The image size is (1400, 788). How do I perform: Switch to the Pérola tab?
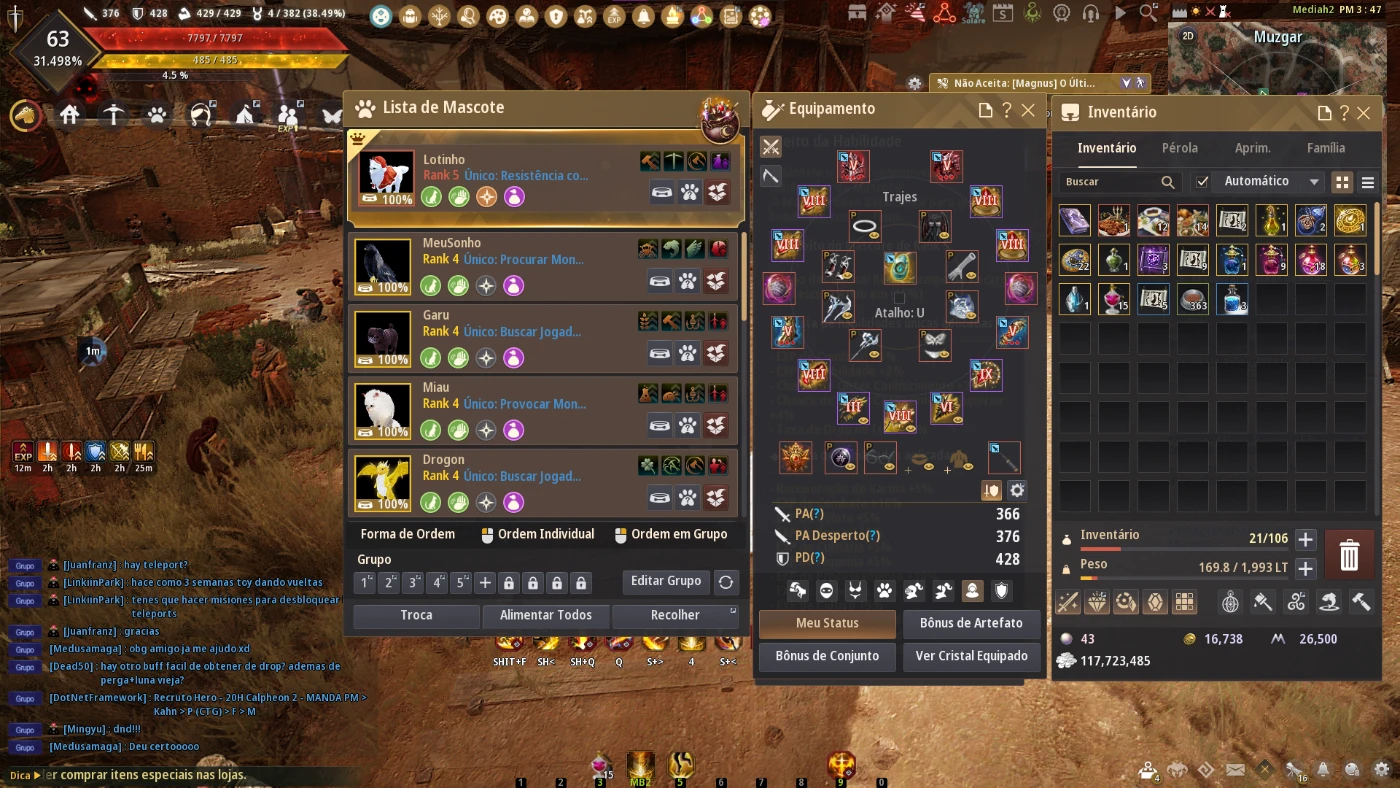coord(1180,148)
